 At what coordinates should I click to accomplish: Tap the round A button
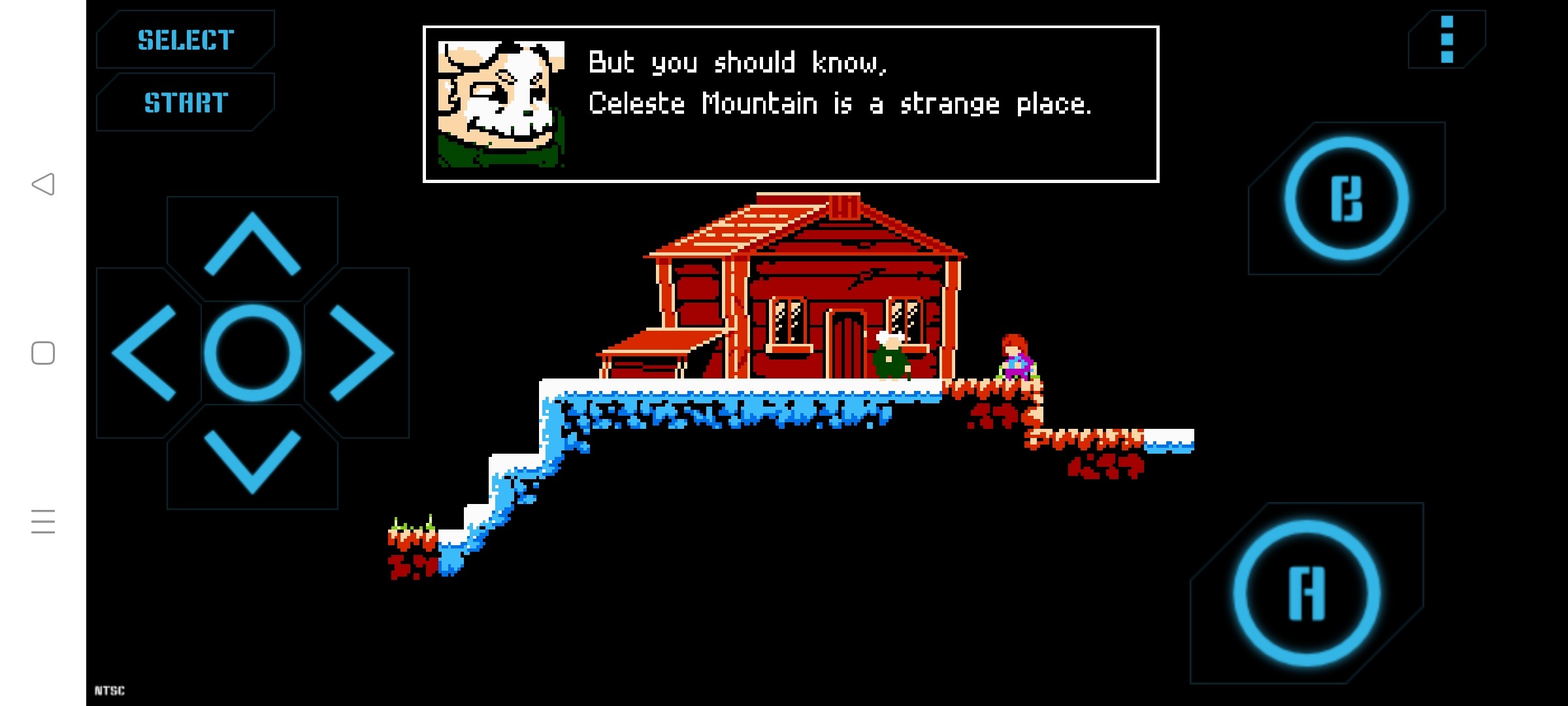click(x=1307, y=593)
